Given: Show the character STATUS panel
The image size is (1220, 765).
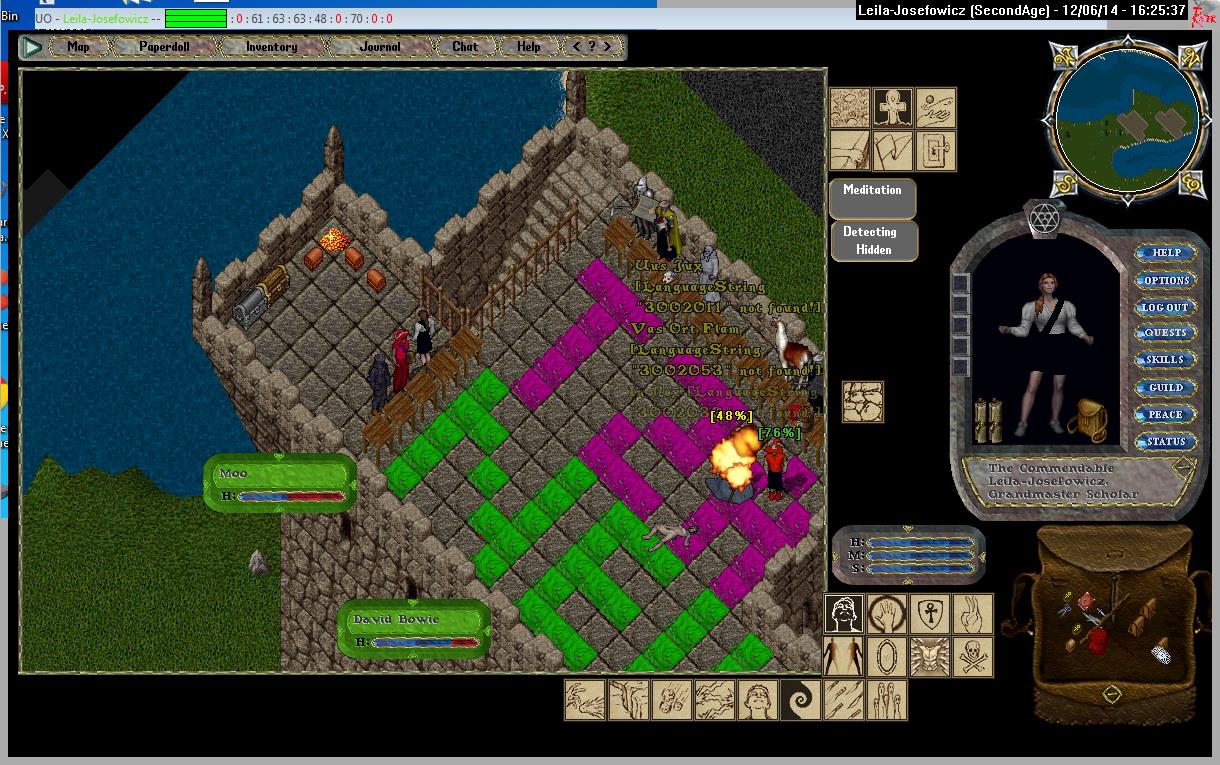Looking at the screenshot, I should (1166, 442).
